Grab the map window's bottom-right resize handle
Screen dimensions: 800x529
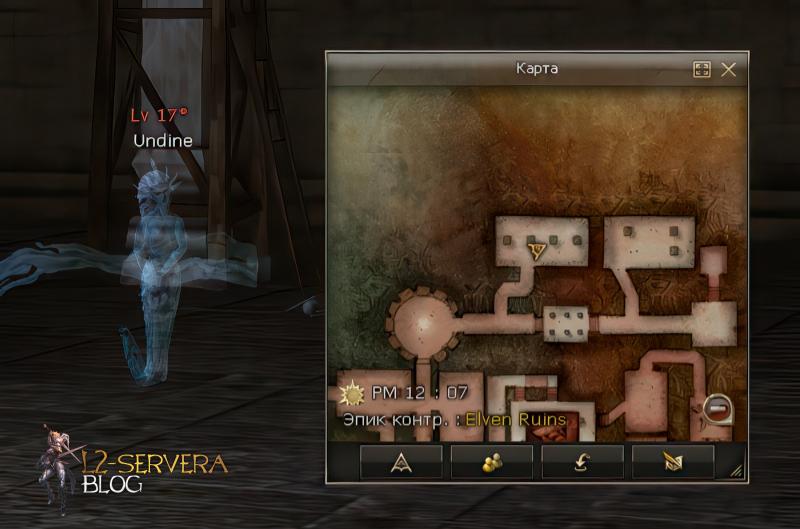[x=737, y=469]
